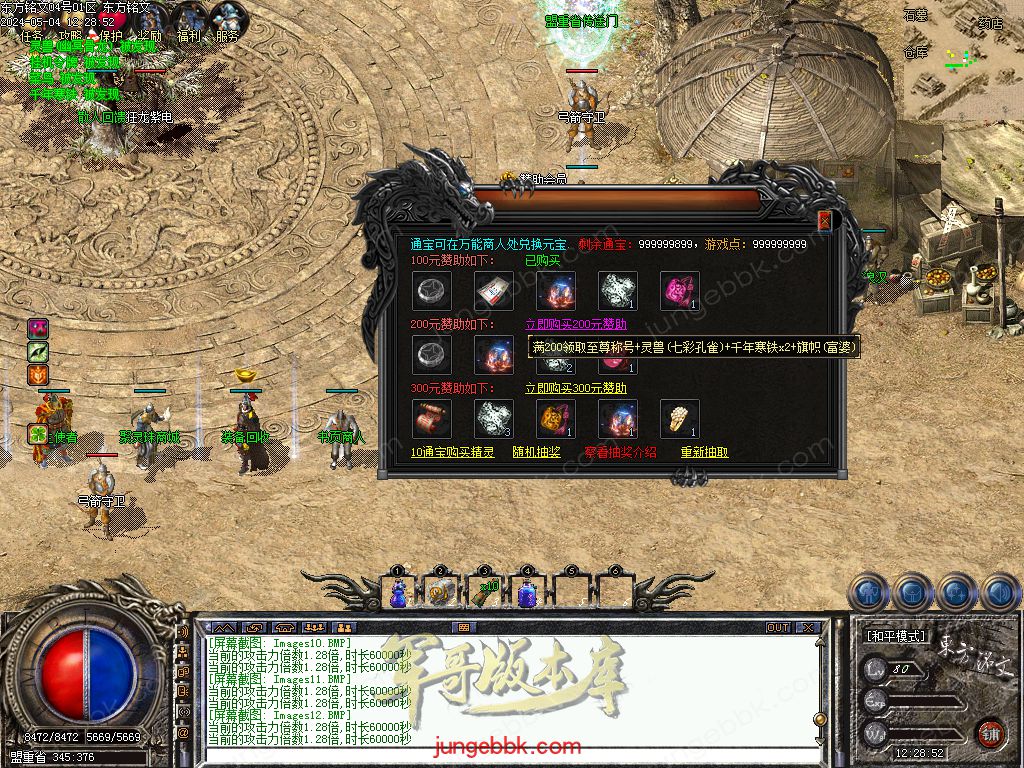
Task: Open the red 铺 shop button
Action: coord(990,733)
